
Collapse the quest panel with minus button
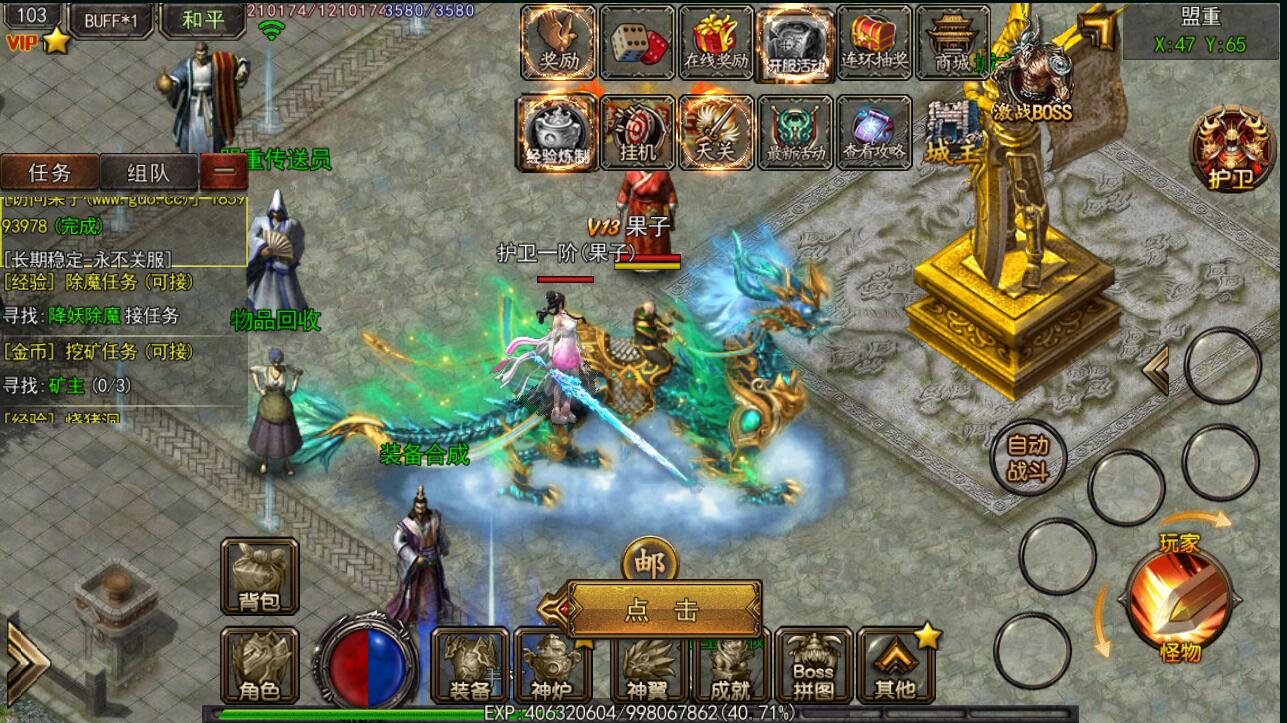[225, 172]
